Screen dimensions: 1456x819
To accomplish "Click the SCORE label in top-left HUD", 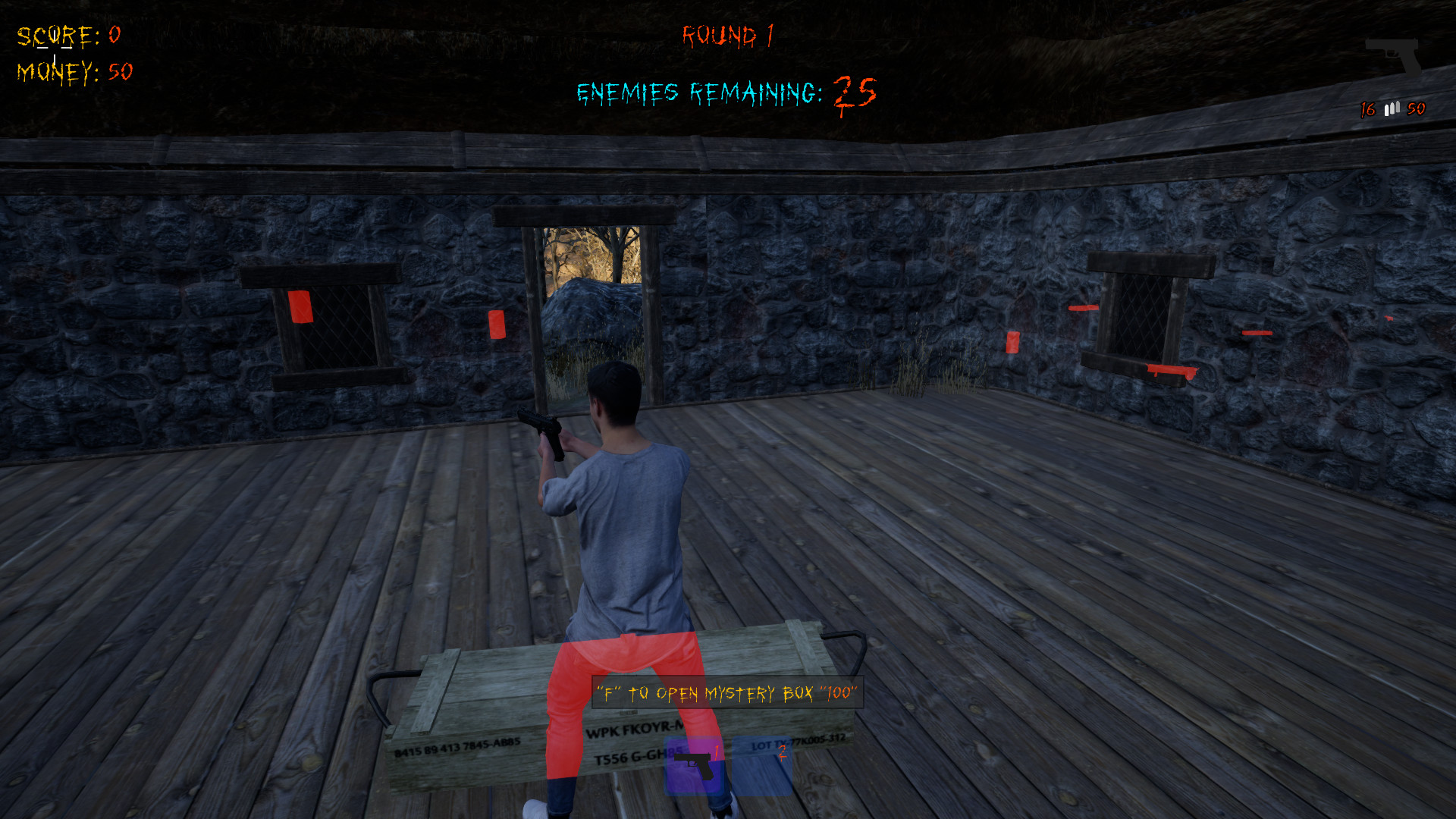I will [57, 34].
